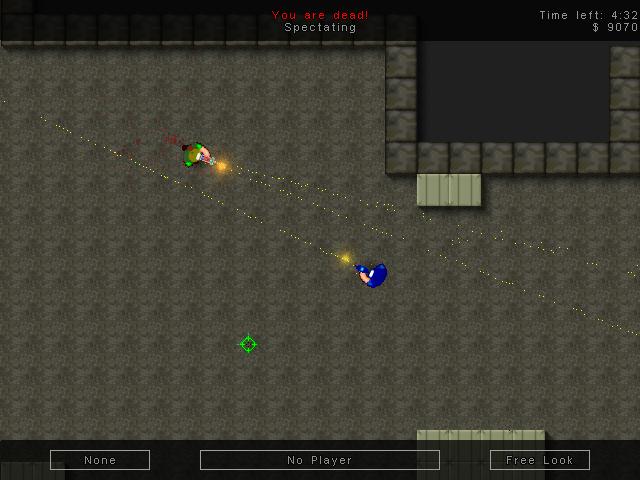This screenshot has width=640, height=480.
Task: Select the No Player spectate button
Action: click(x=320, y=460)
